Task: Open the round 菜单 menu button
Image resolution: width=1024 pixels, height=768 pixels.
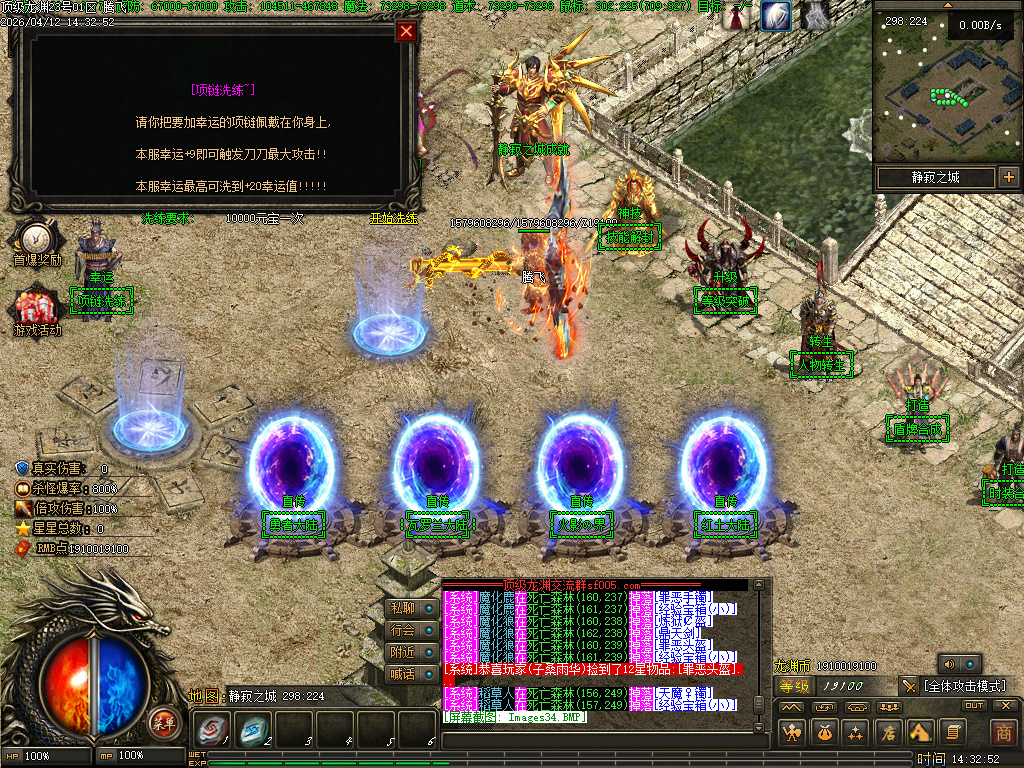Action: coord(163,722)
